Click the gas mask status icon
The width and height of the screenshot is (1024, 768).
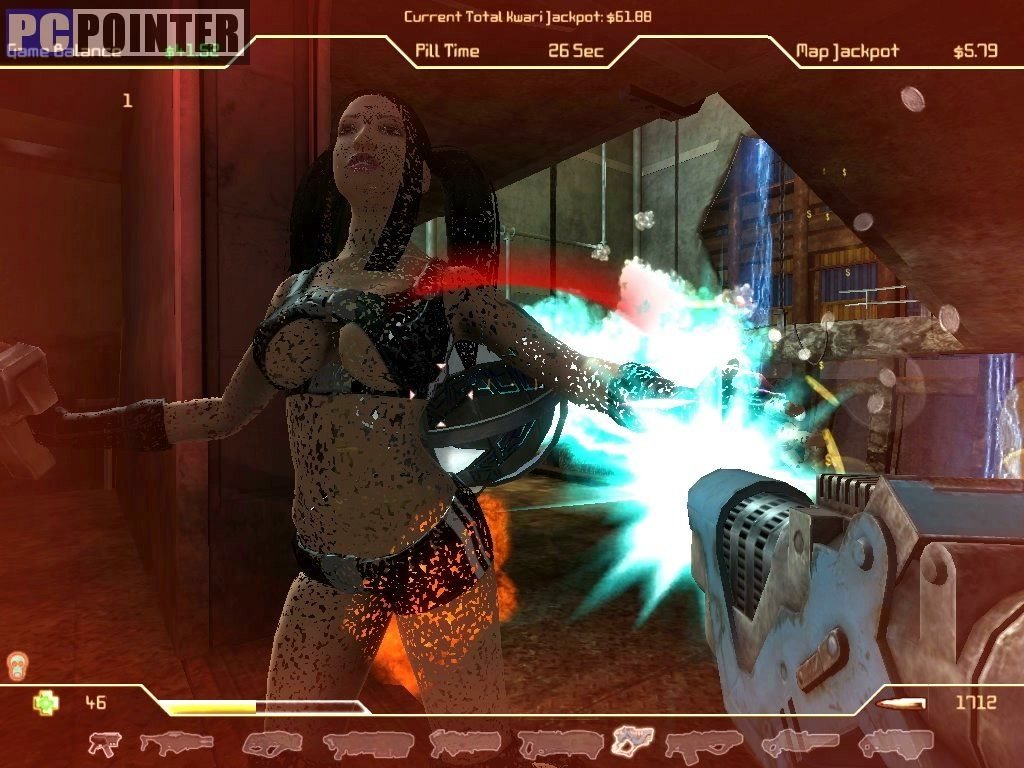[17, 665]
